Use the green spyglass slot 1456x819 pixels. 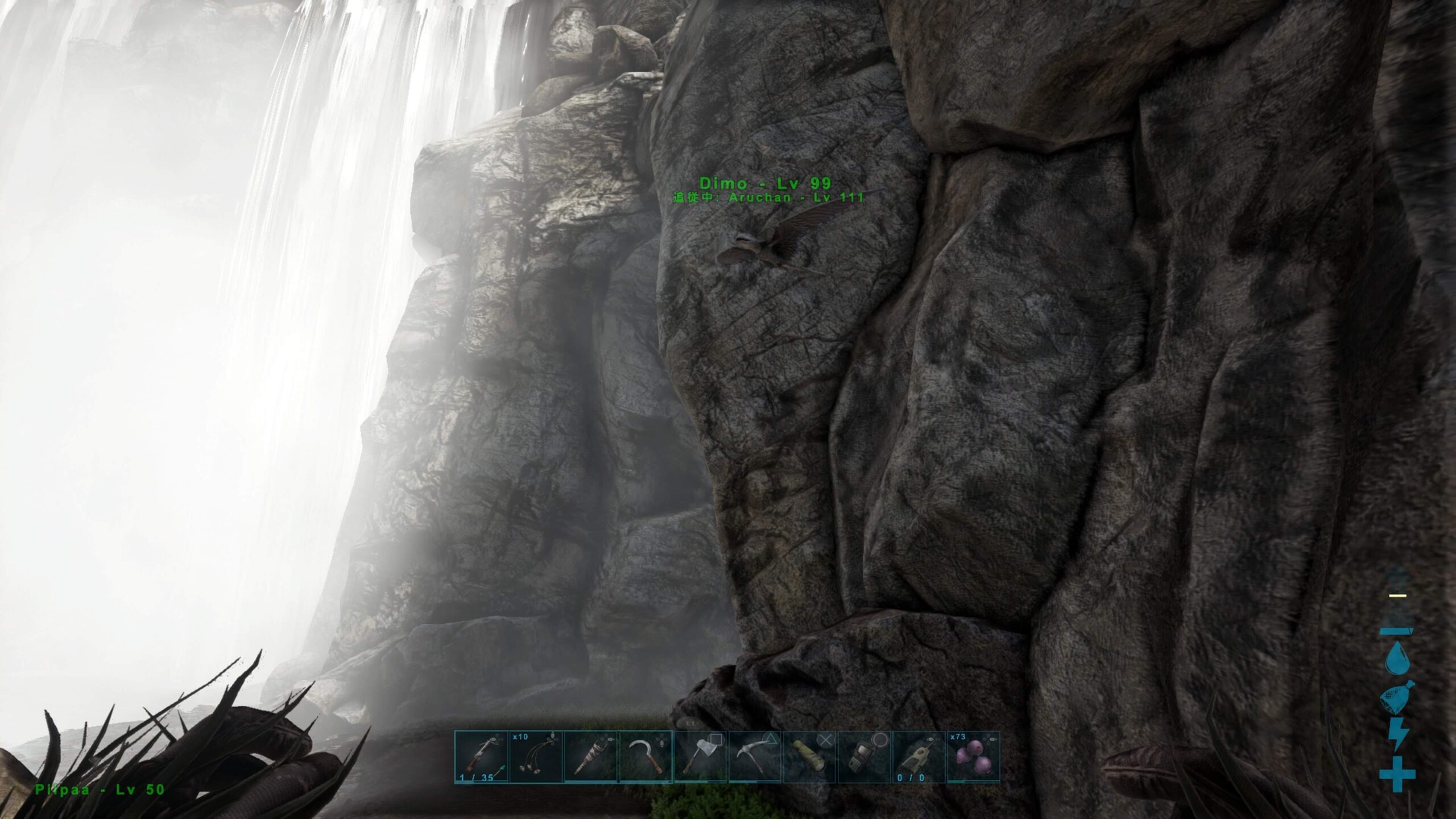click(x=809, y=757)
